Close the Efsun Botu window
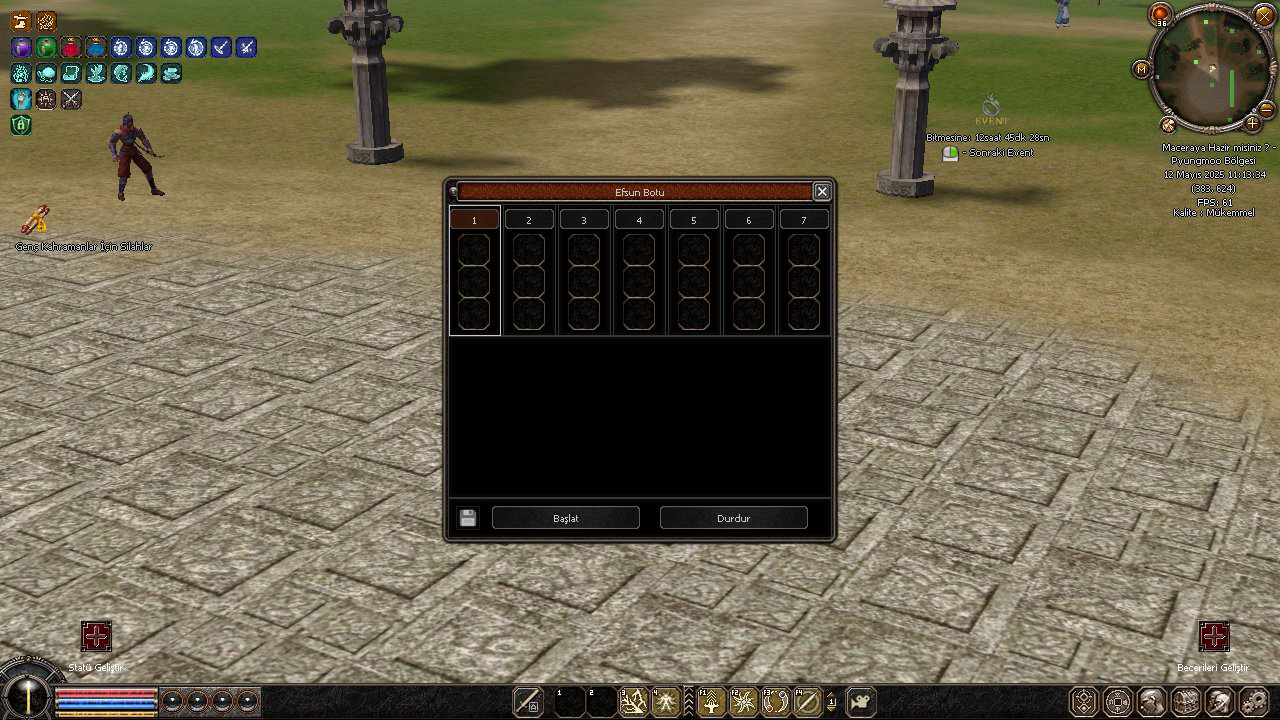Screen dimensions: 1280x720 click(821, 192)
